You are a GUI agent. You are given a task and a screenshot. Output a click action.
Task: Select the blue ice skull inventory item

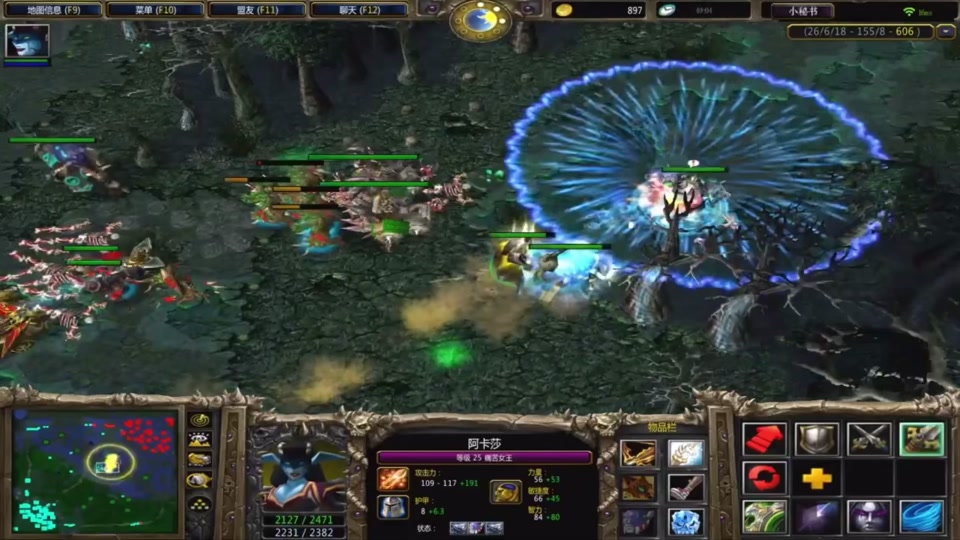tap(686, 522)
